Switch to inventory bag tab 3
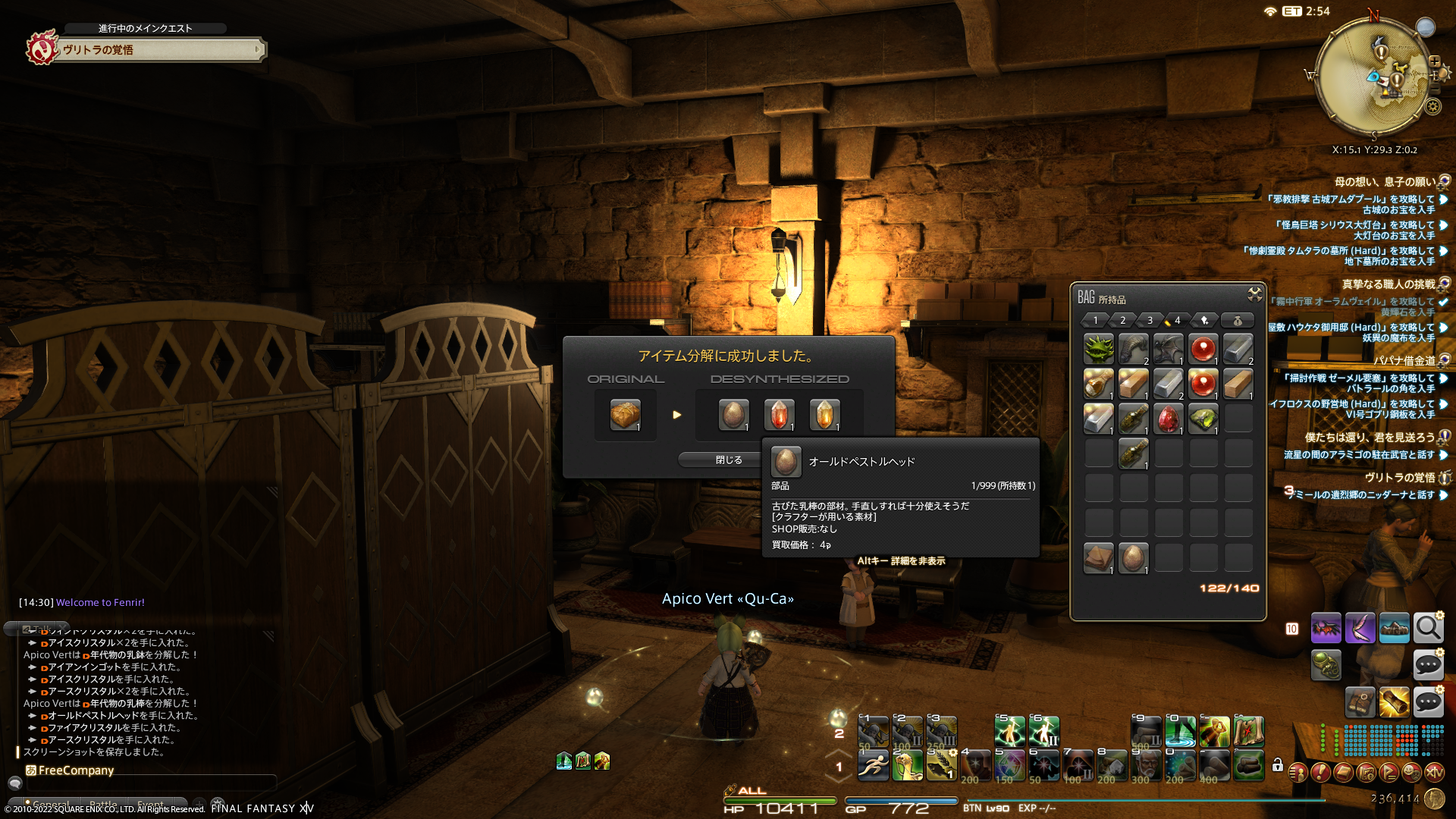Viewport: 1456px width, 819px height. point(1150,320)
